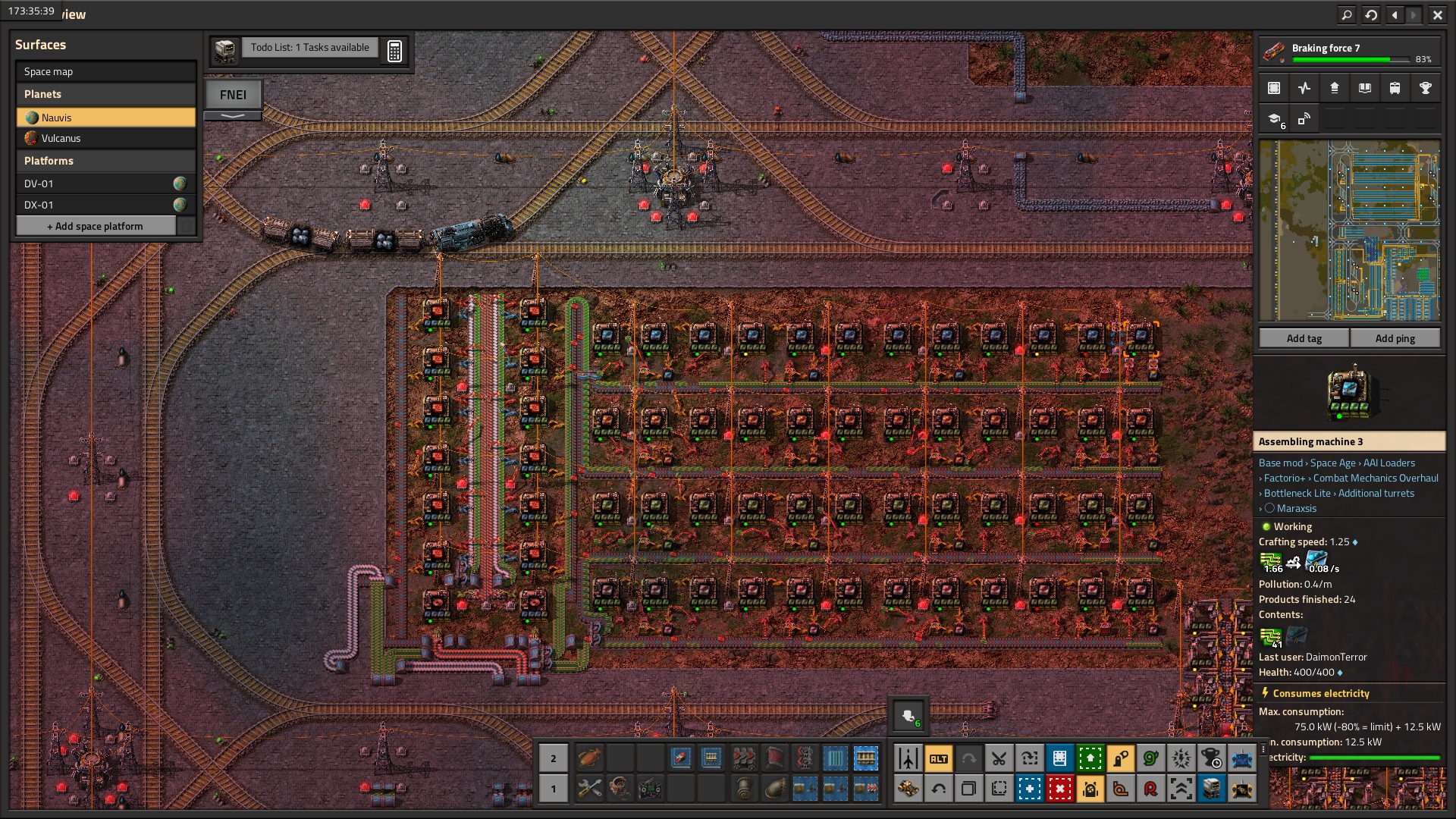The width and height of the screenshot is (1456, 819).
Task: Open the map search magnifier
Action: [x=1346, y=14]
